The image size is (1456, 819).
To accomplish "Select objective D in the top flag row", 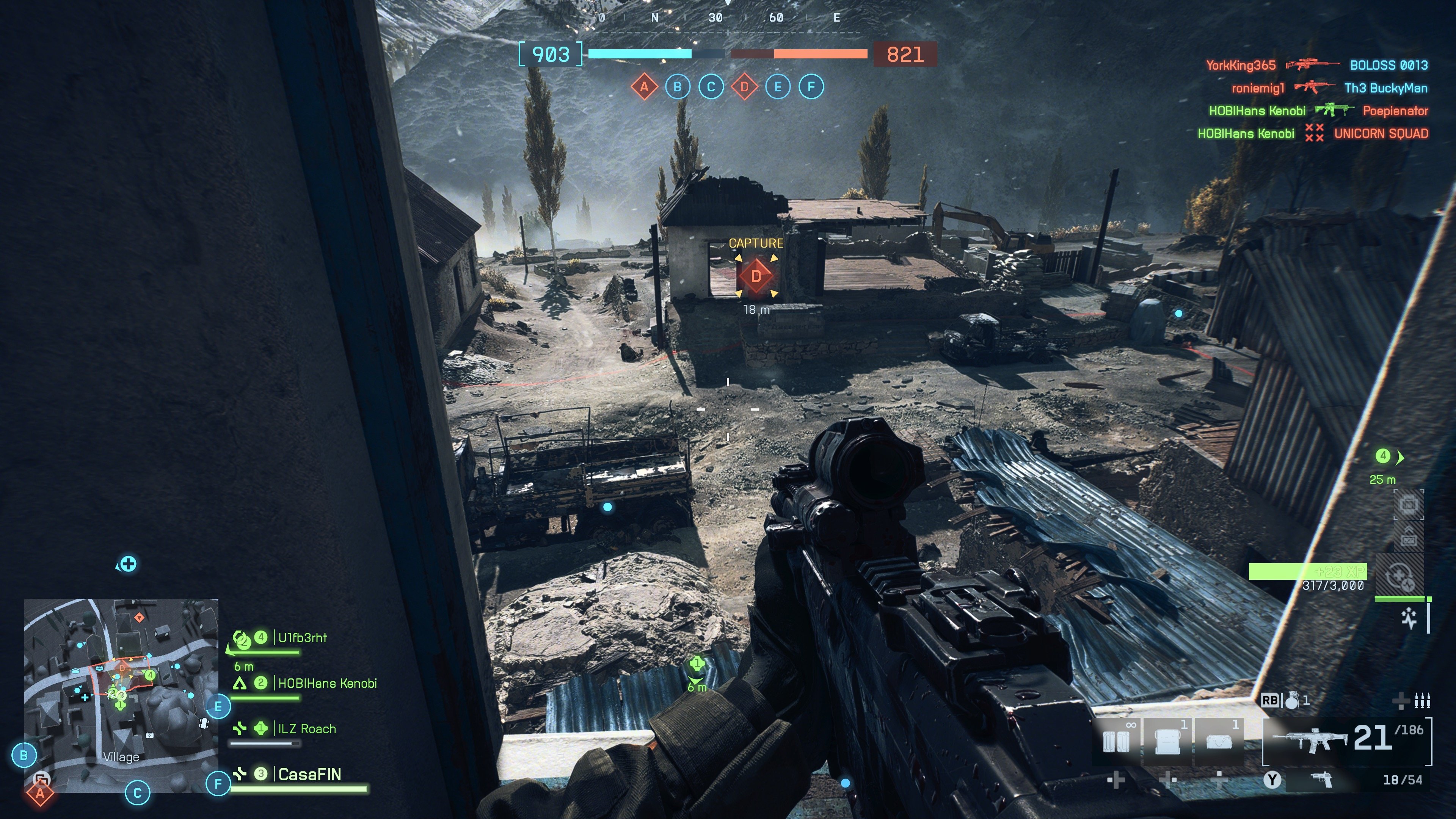I will (744, 87).
